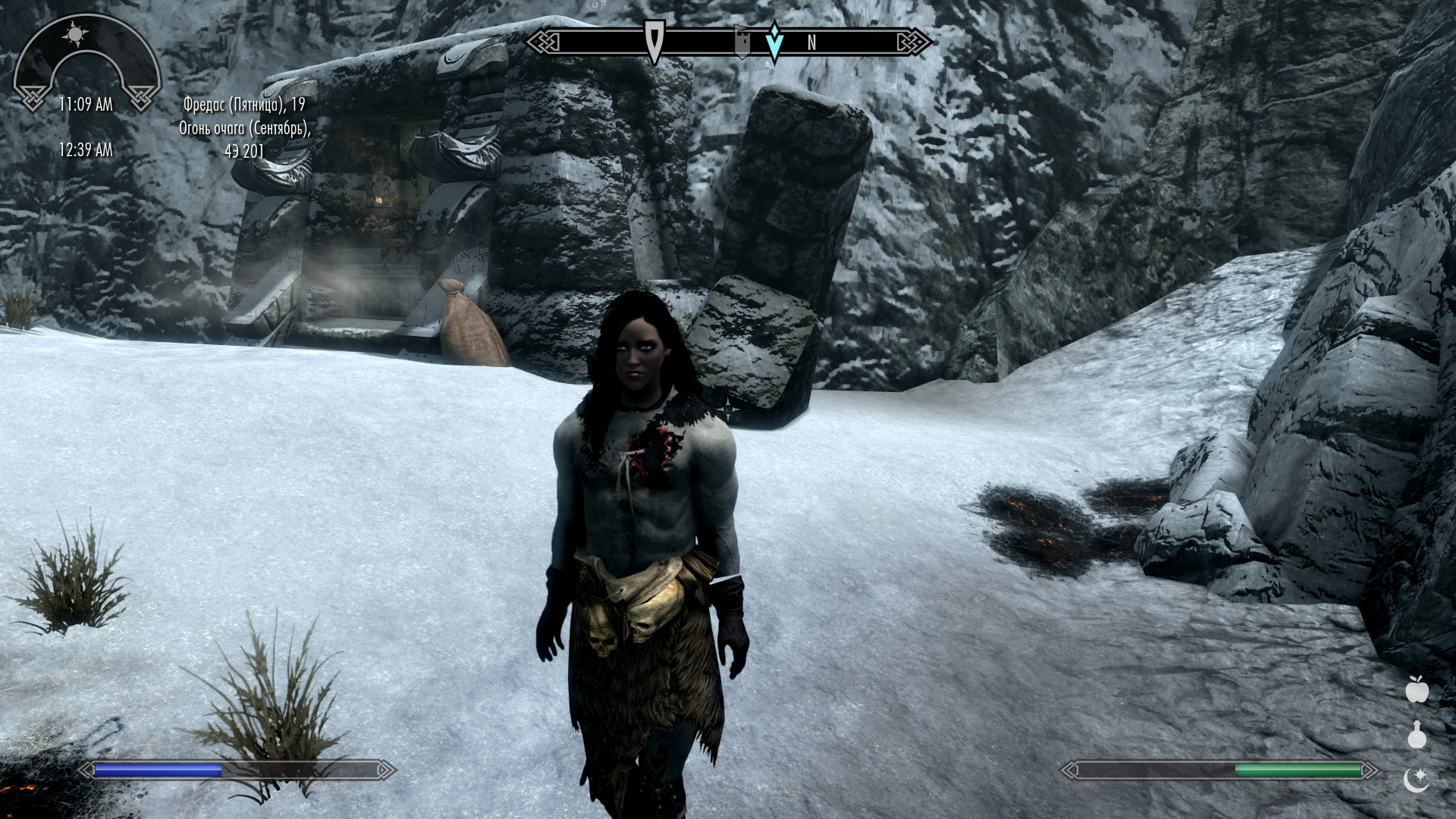Click the apple hunger status icon
Image resolution: width=1456 pixels, height=819 pixels.
click(1417, 689)
